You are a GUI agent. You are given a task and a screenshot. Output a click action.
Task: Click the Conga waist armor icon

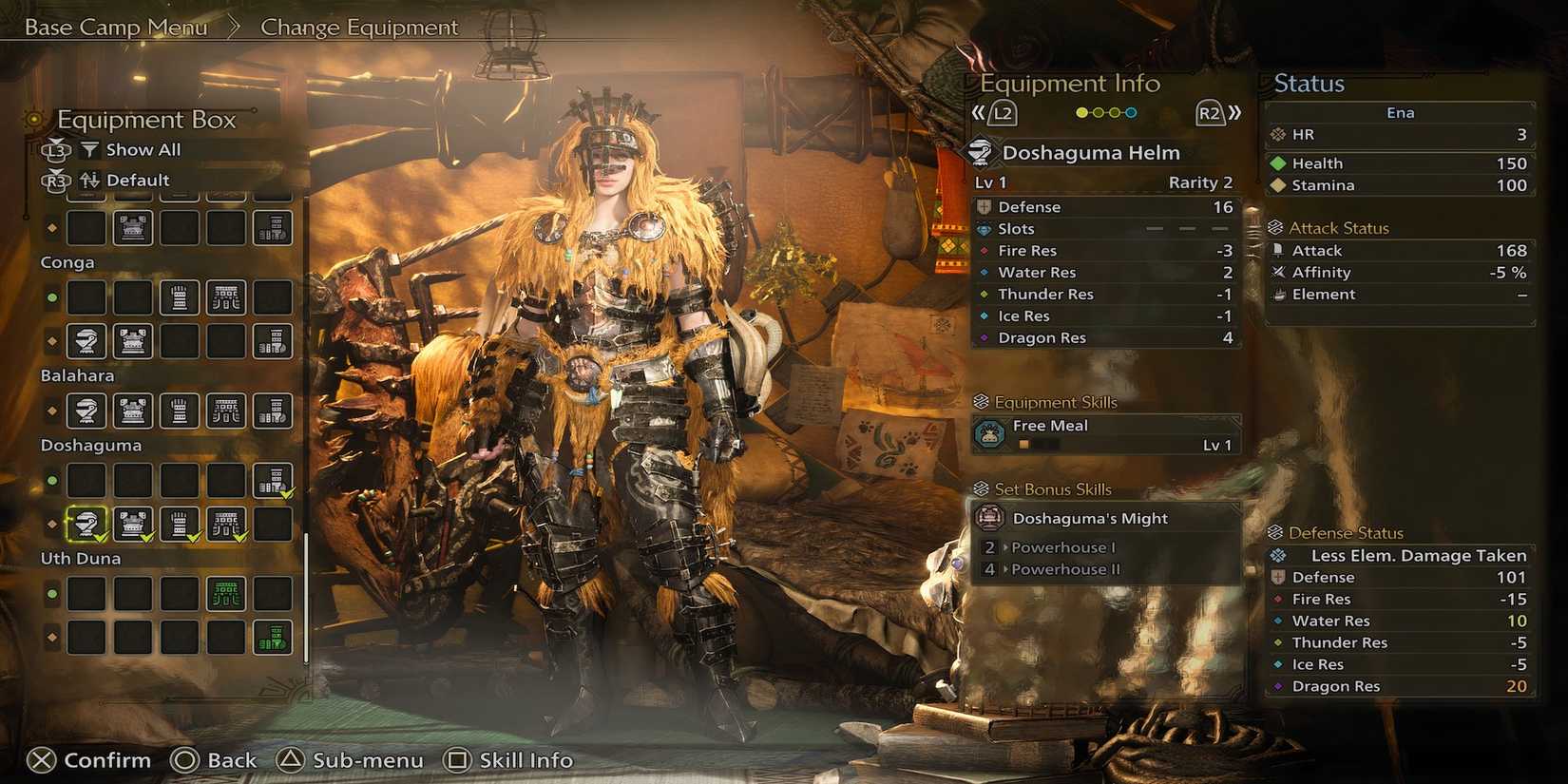click(227, 296)
